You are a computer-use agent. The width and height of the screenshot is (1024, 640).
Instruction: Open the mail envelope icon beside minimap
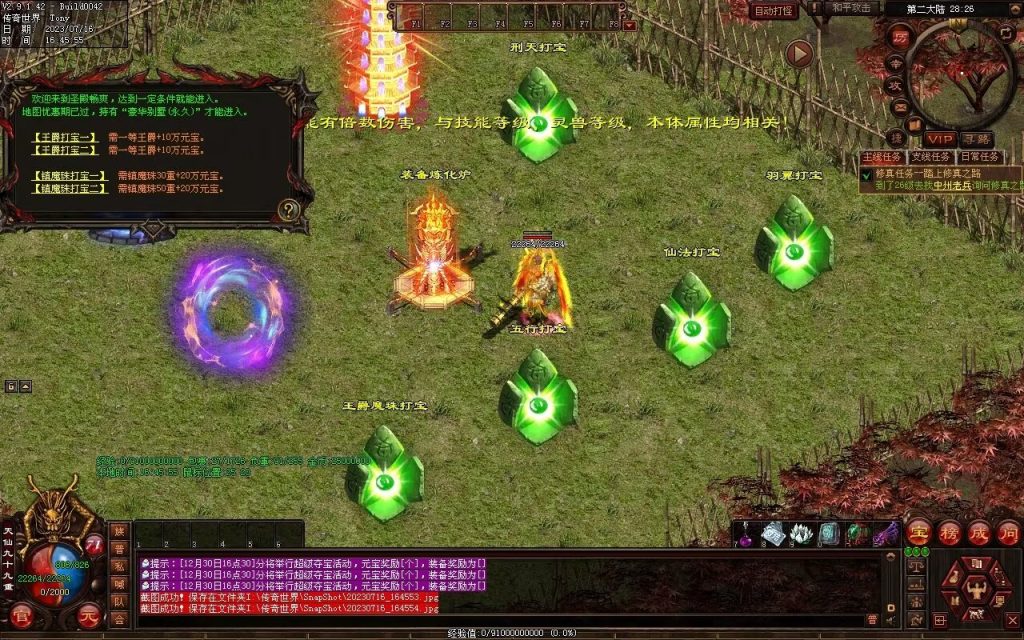click(901, 107)
